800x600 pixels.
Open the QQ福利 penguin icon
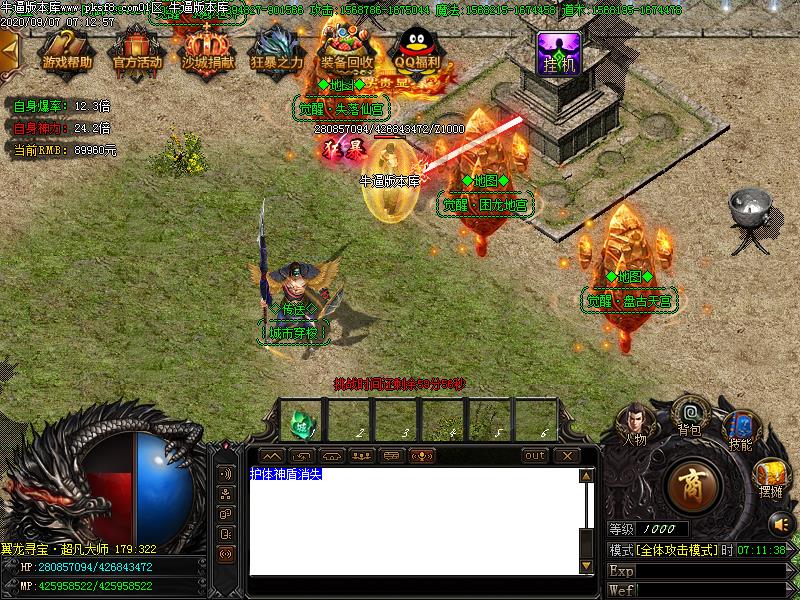416,48
